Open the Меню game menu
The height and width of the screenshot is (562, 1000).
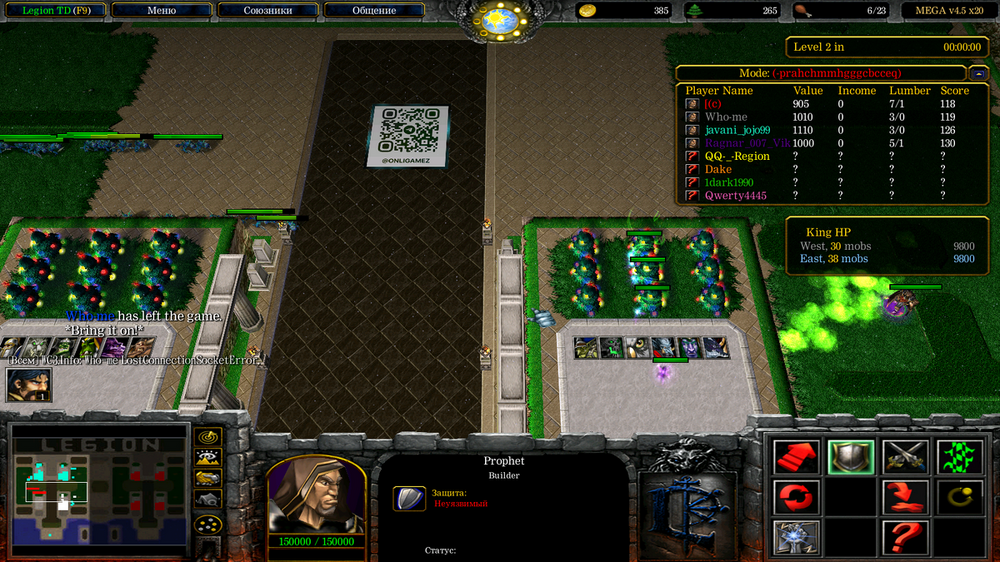pos(161,10)
